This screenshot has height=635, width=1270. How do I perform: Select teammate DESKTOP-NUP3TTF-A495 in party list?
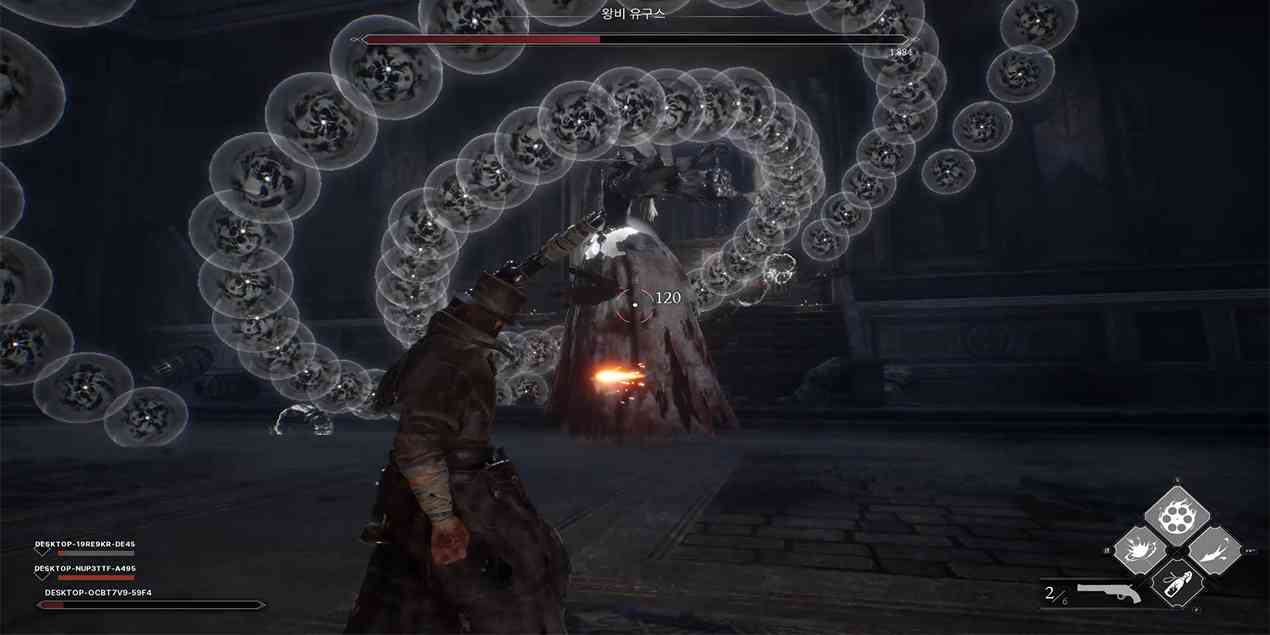pyautogui.click(x=85, y=569)
